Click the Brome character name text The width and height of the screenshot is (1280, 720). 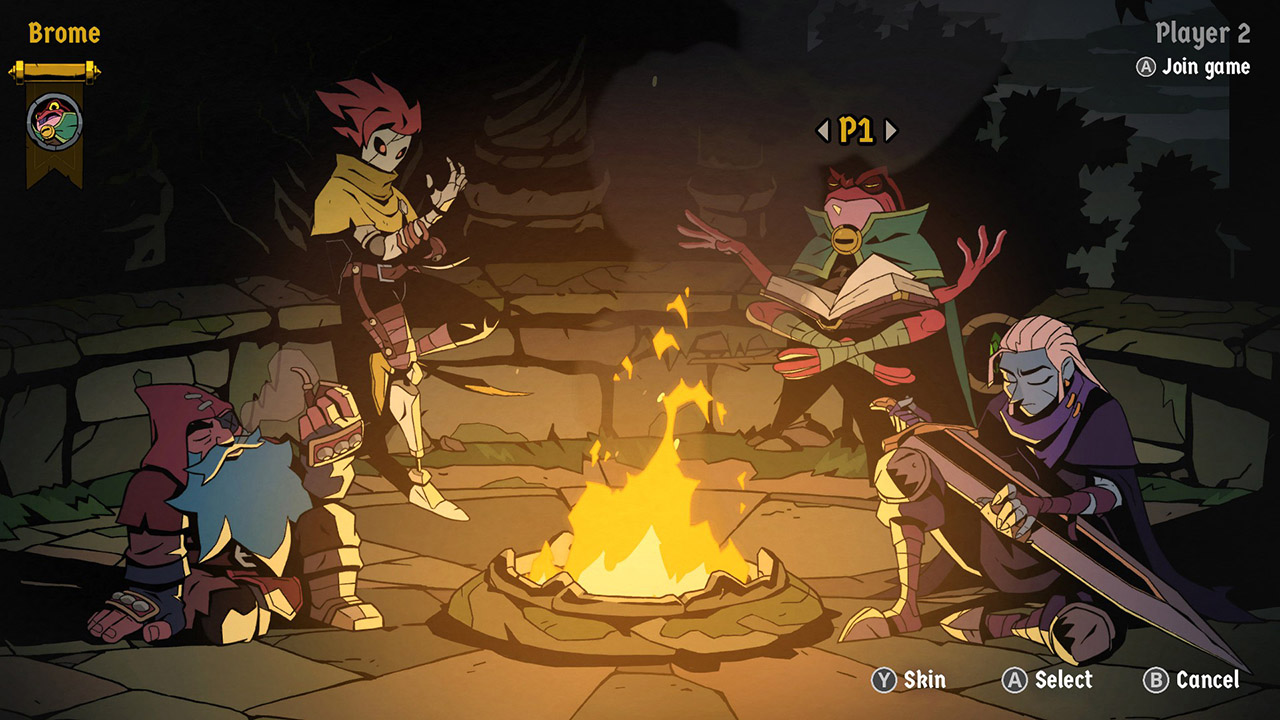click(63, 30)
